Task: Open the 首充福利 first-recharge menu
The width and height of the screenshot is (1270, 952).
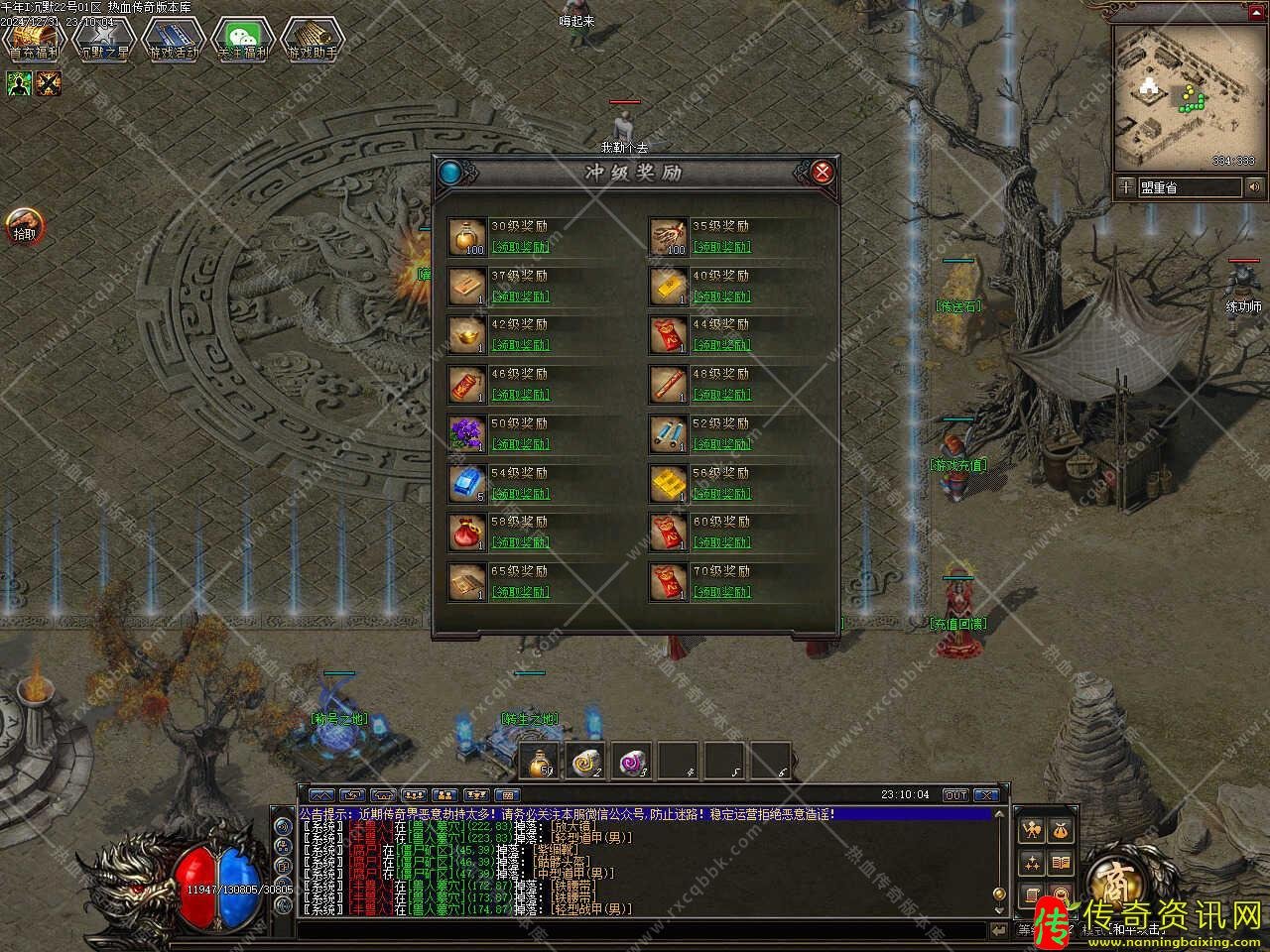Action: [x=34, y=40]
